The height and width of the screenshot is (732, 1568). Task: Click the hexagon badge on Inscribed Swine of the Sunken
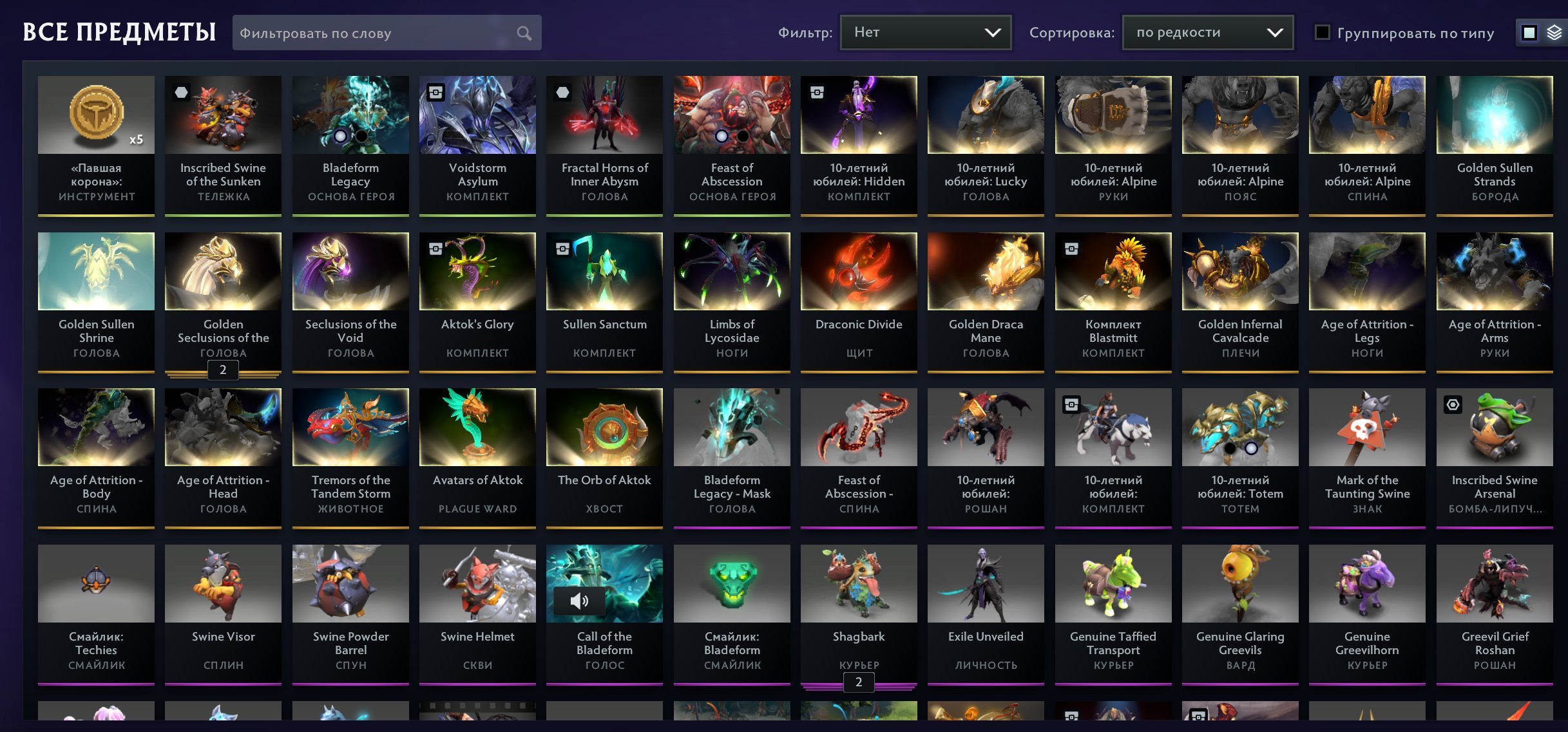[x=180, y=93]
